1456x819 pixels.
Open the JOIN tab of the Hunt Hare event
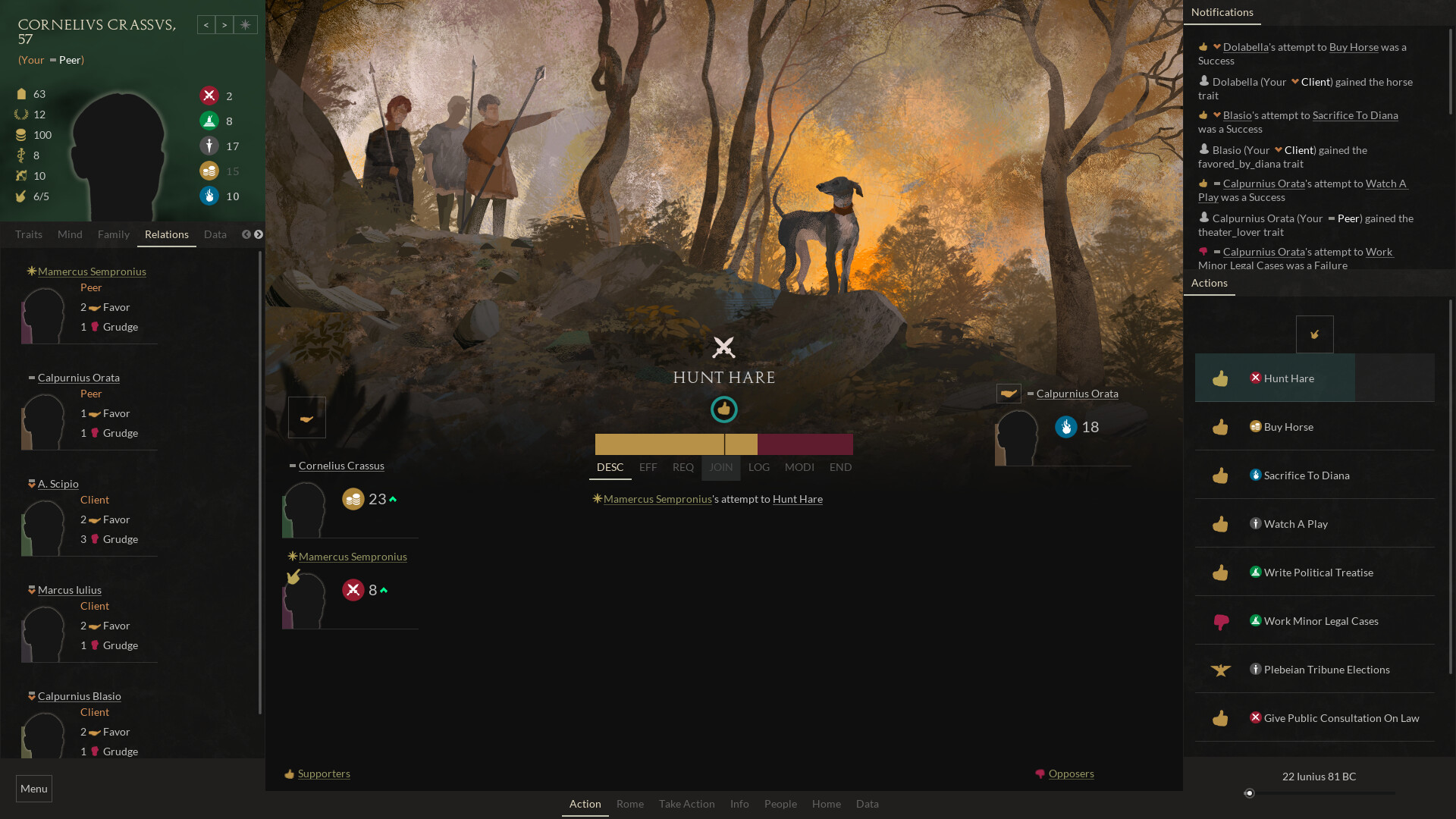720,467
